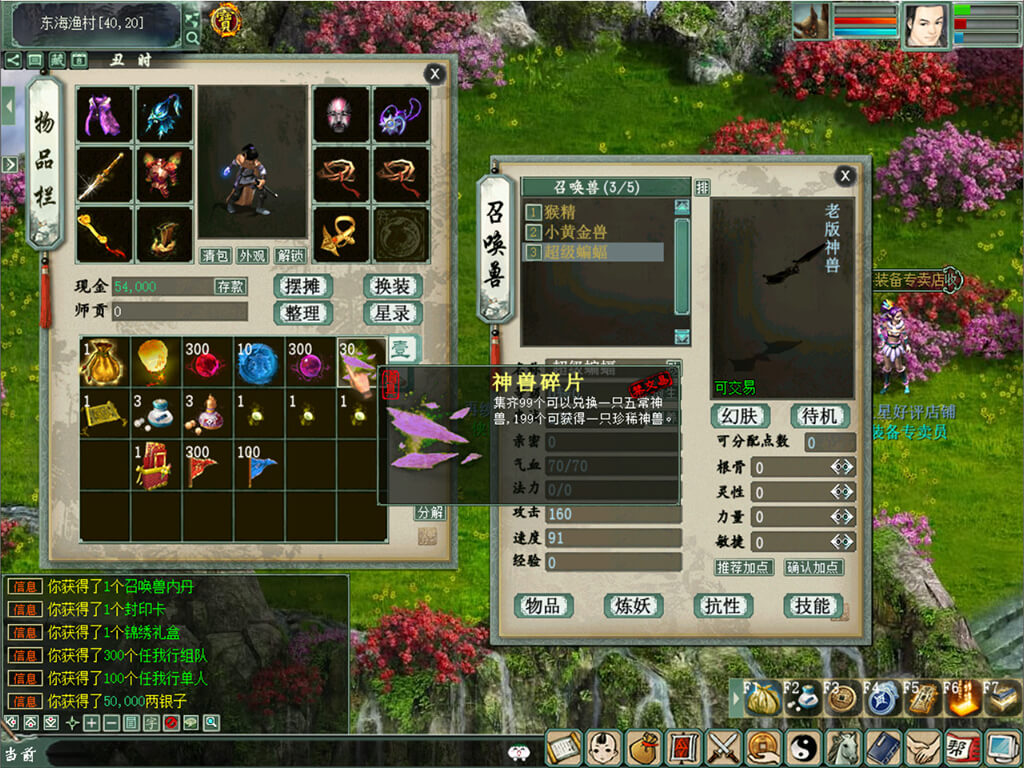Close the summoned beast panel
Screen dimensions: 1024x768
845,176
